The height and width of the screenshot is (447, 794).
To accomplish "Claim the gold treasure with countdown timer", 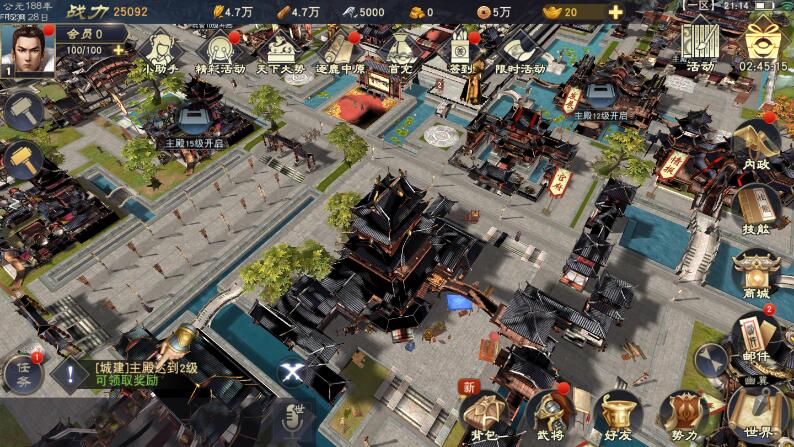I will click(x=765, y=46).
